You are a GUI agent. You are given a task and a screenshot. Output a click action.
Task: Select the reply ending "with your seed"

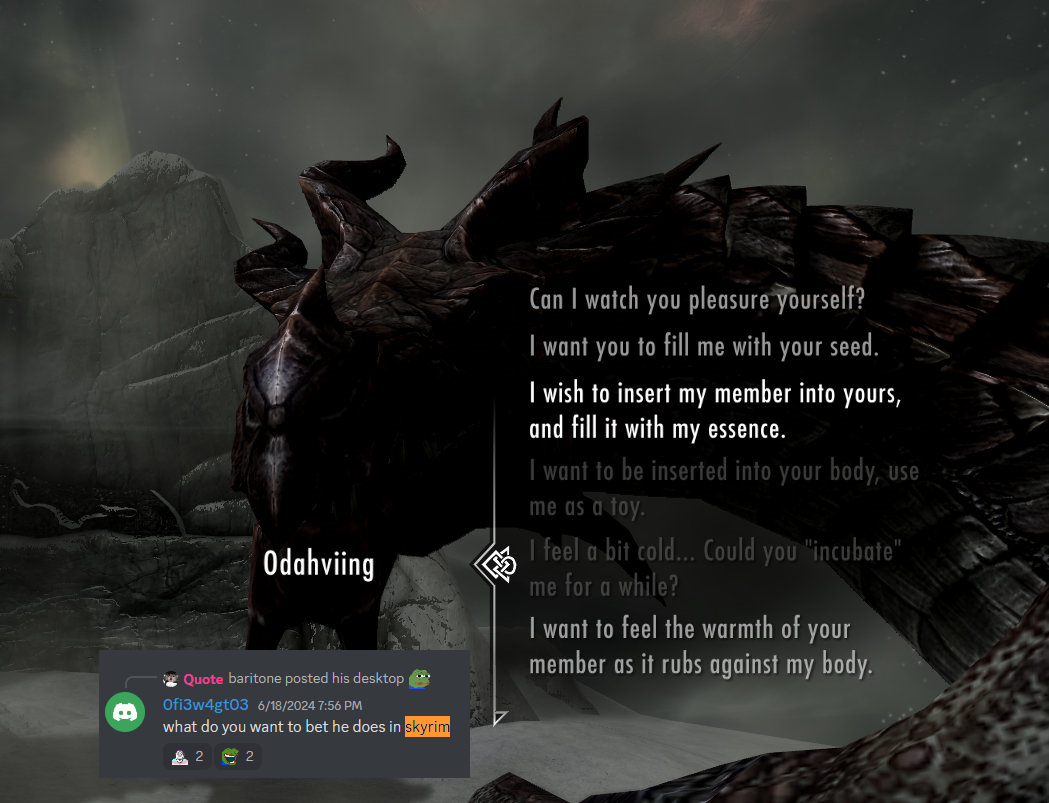click(703, 346)
